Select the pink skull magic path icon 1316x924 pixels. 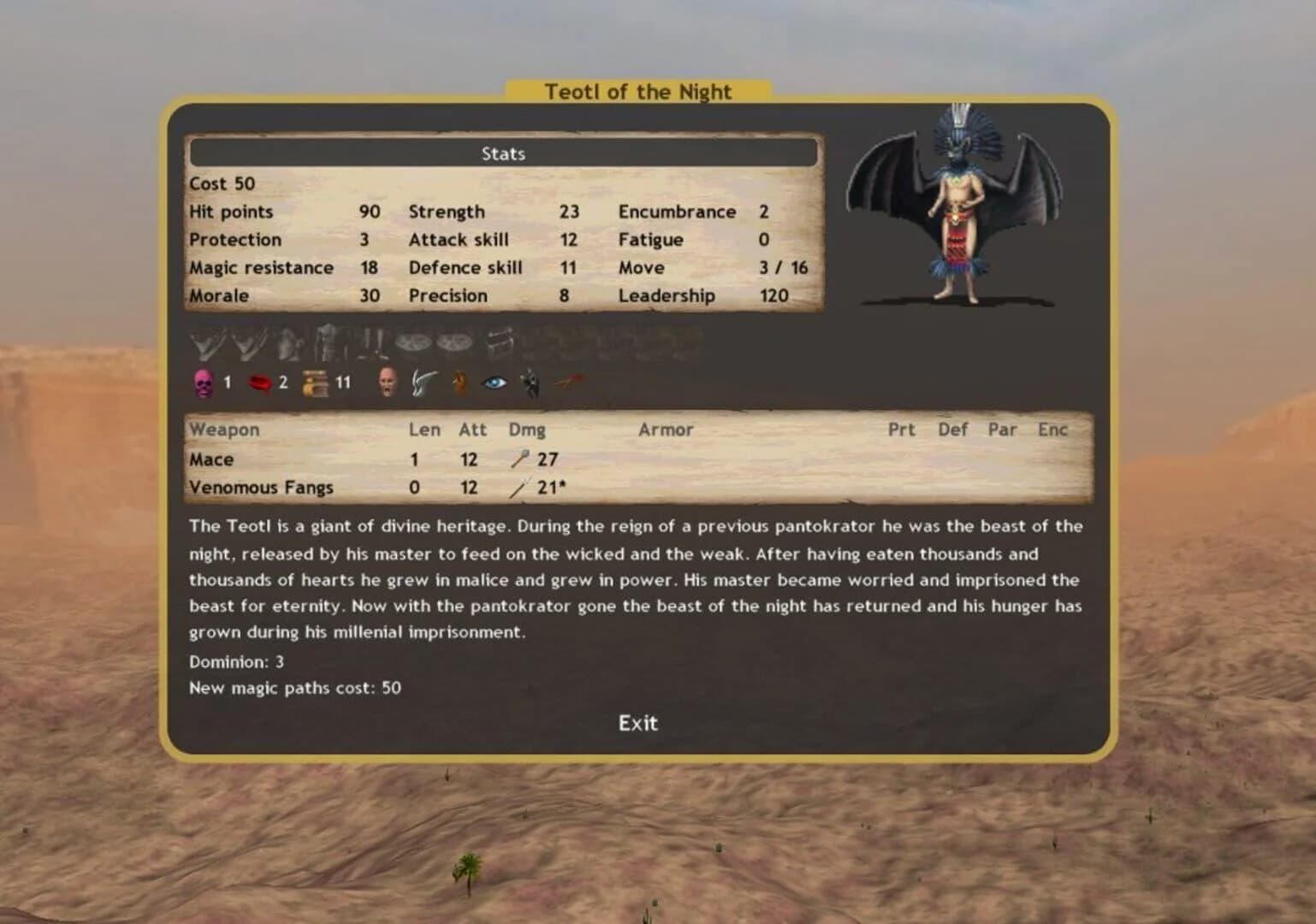point(203,382)
